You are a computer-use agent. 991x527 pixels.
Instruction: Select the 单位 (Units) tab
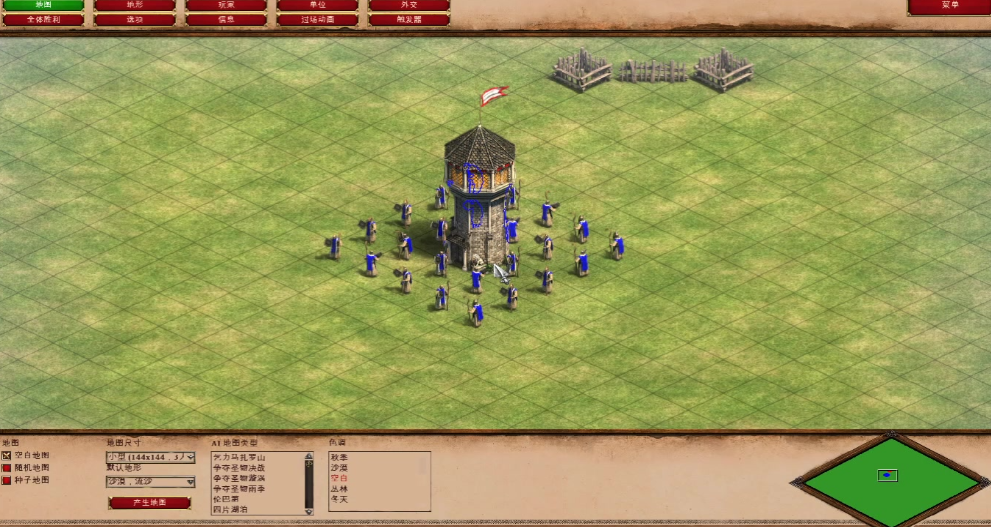pyautogui.click(x=317, y=5)
